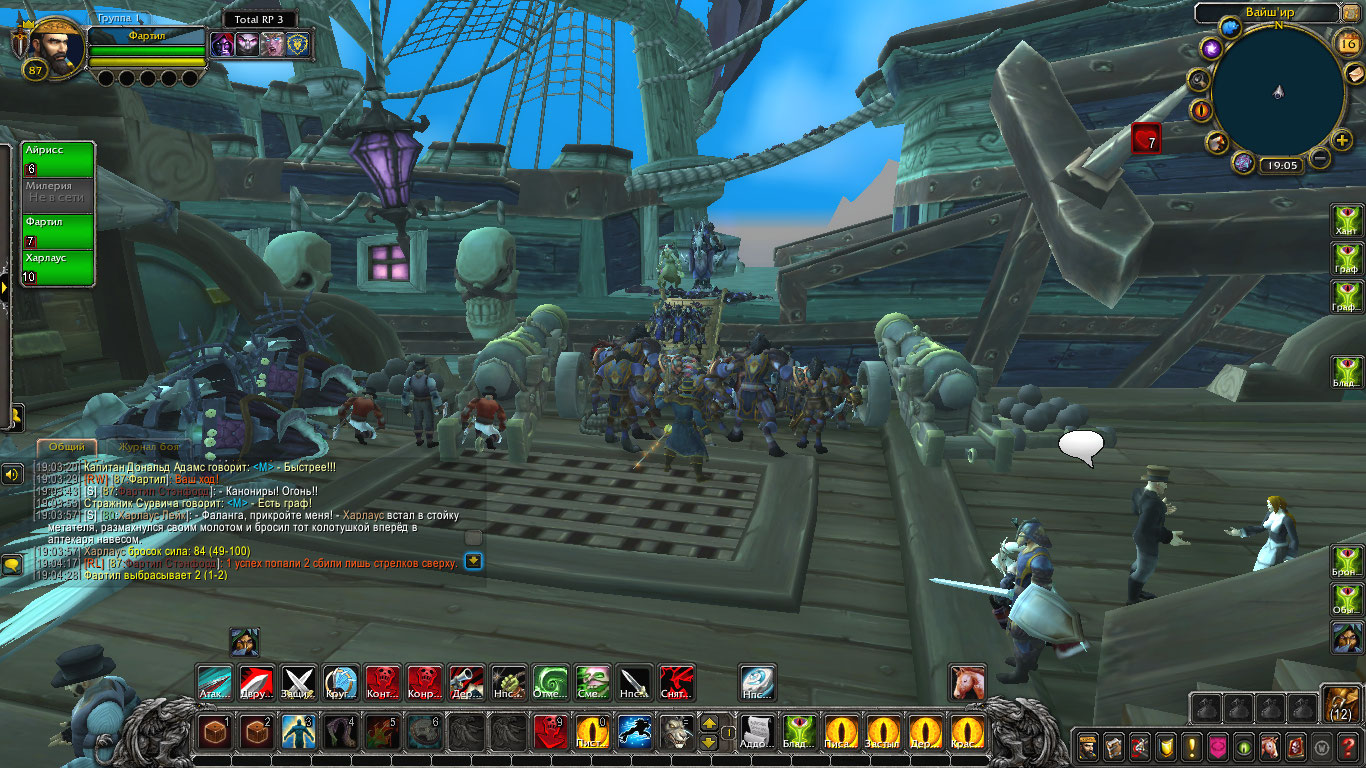
Task: Activate the green swirl Отме... ability
Action: point(550,682)
